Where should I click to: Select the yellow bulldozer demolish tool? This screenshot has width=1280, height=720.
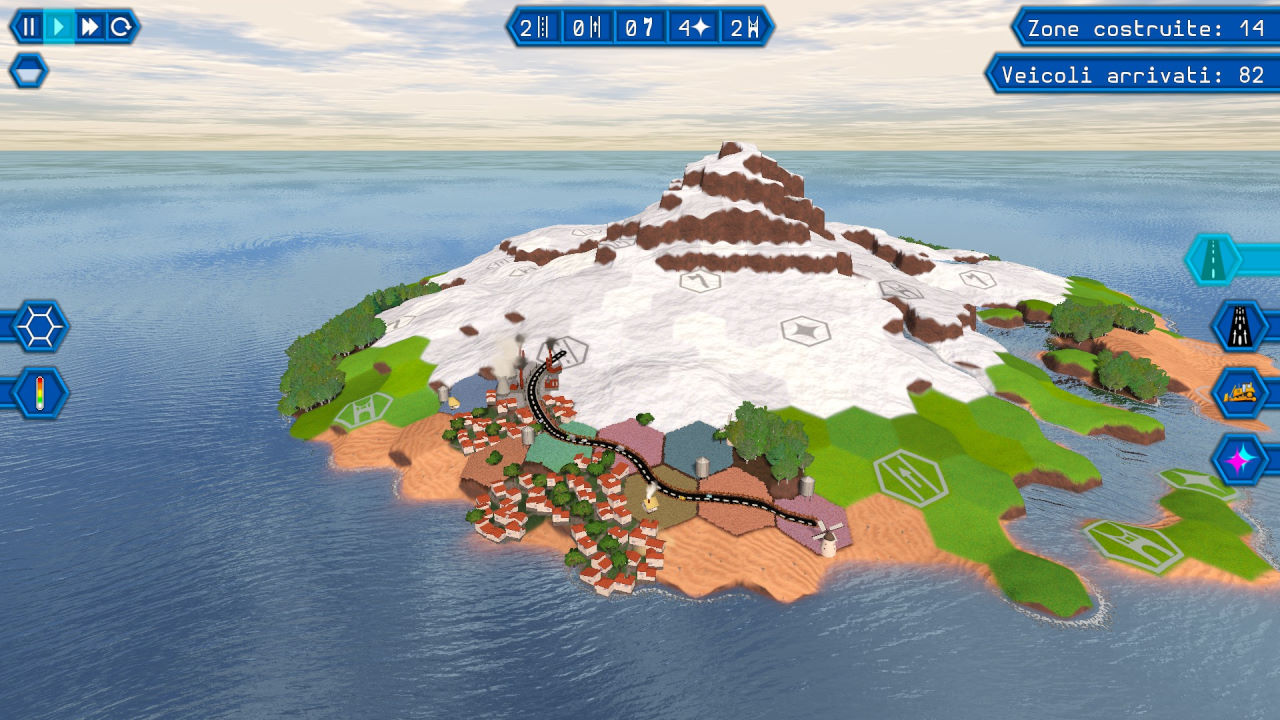coord(1240,392)
